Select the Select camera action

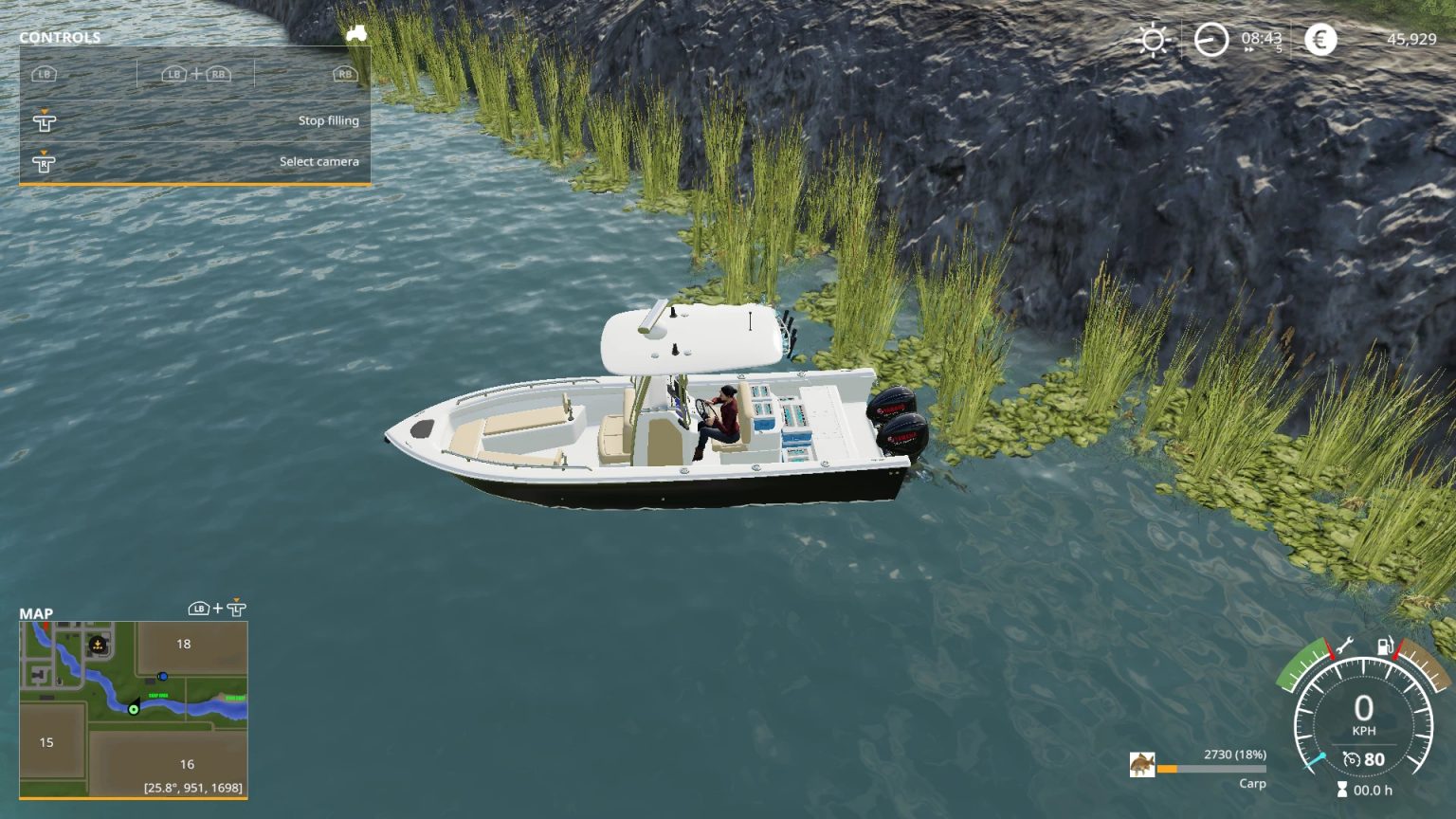(x=318, y=161)
